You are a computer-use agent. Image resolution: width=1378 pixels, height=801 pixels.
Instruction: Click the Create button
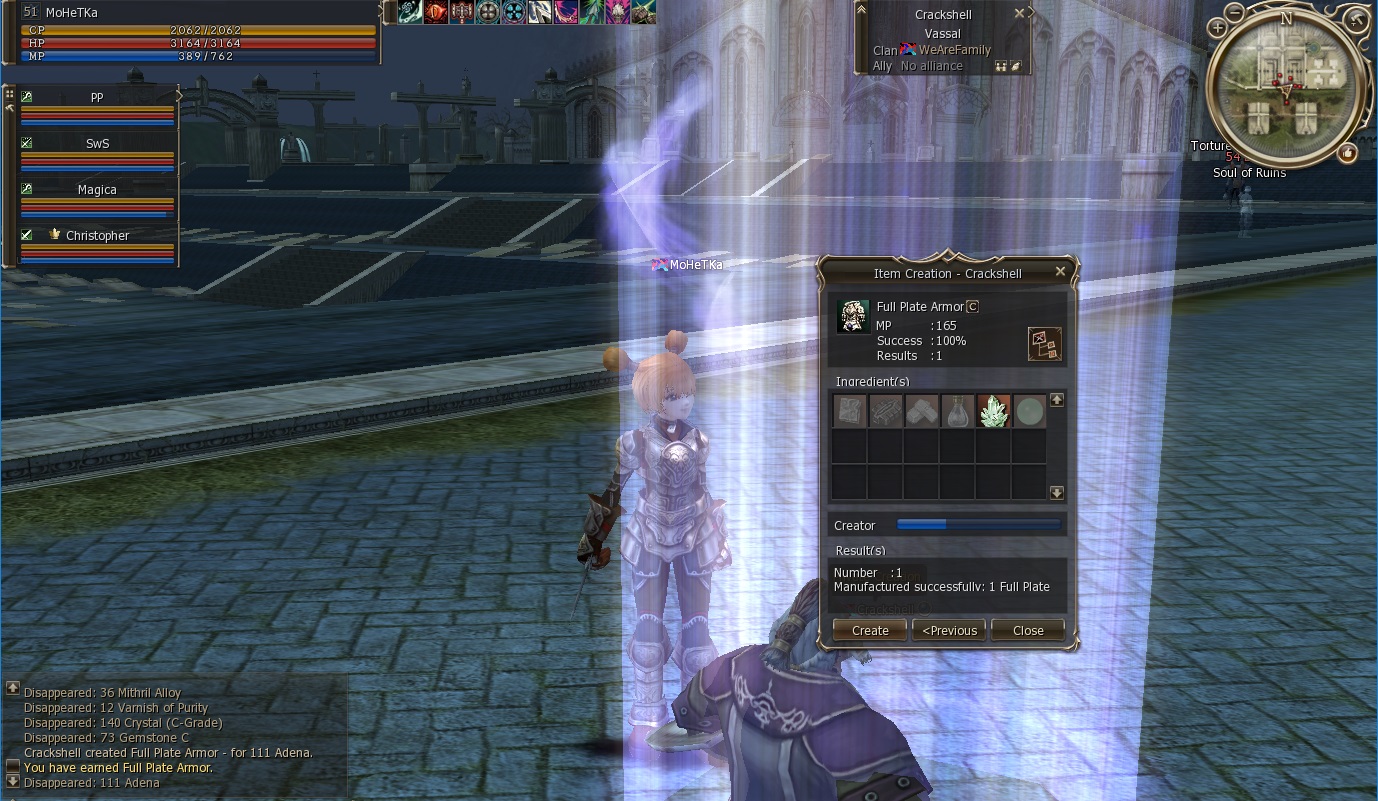point(870,630)
